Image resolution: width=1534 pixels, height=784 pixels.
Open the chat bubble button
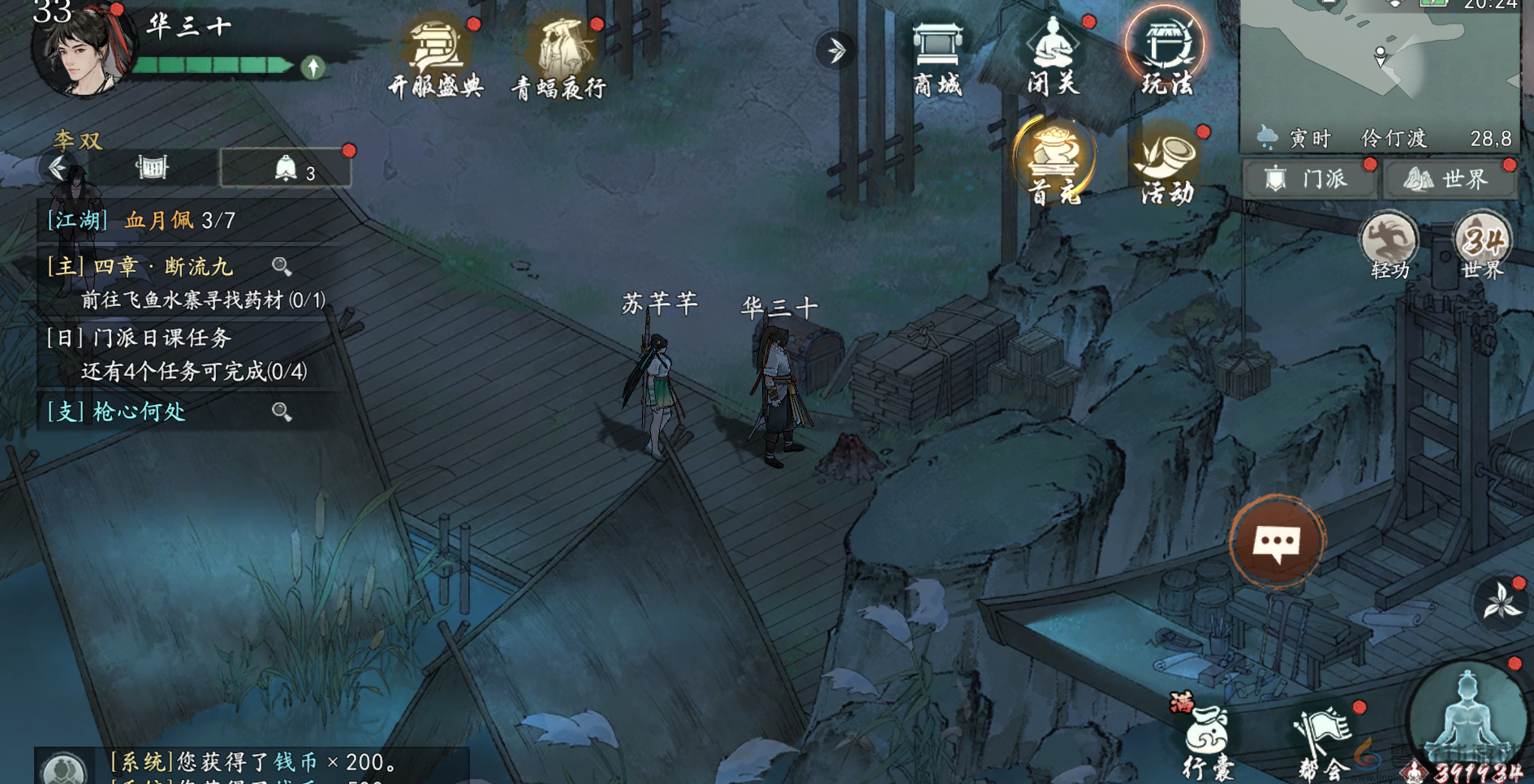1277,541
